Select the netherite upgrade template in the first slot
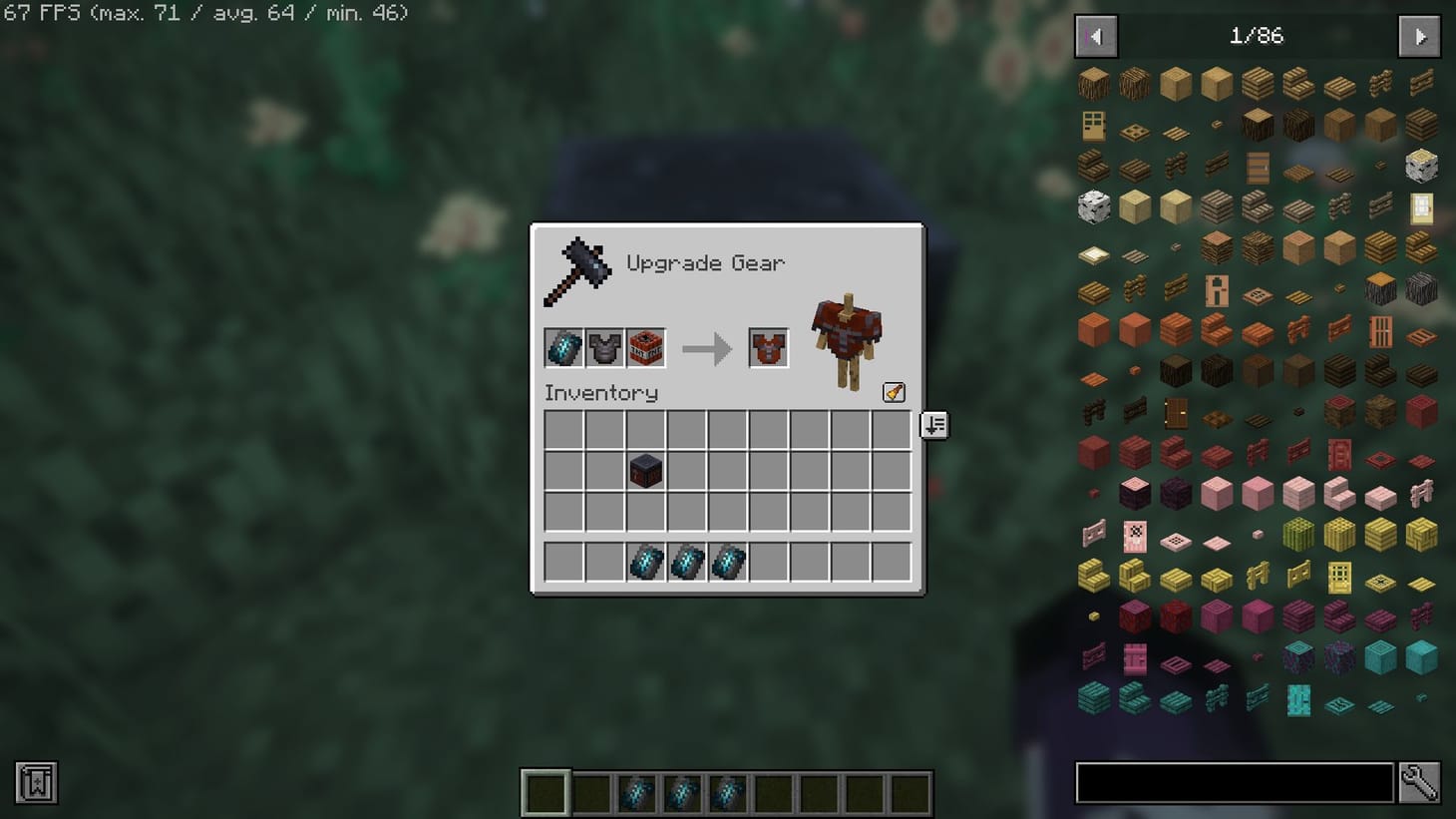Viewport: 1456px width, 819px height. pos(562,347)
